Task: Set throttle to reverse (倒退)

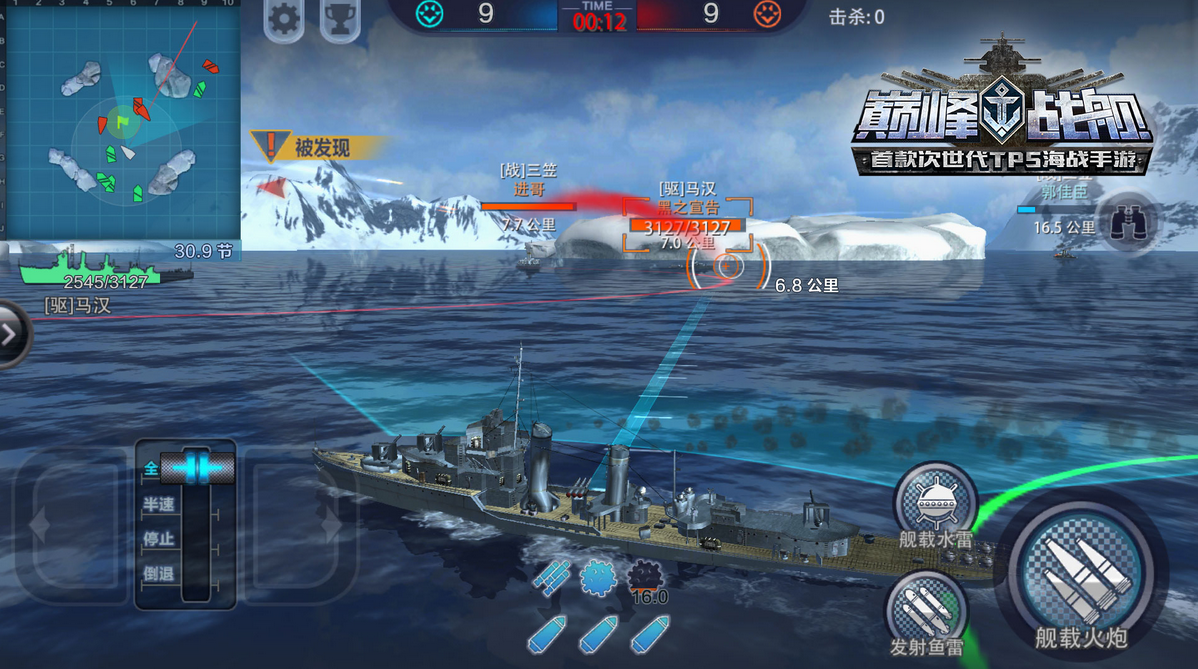Action: (x=160, y=574)
